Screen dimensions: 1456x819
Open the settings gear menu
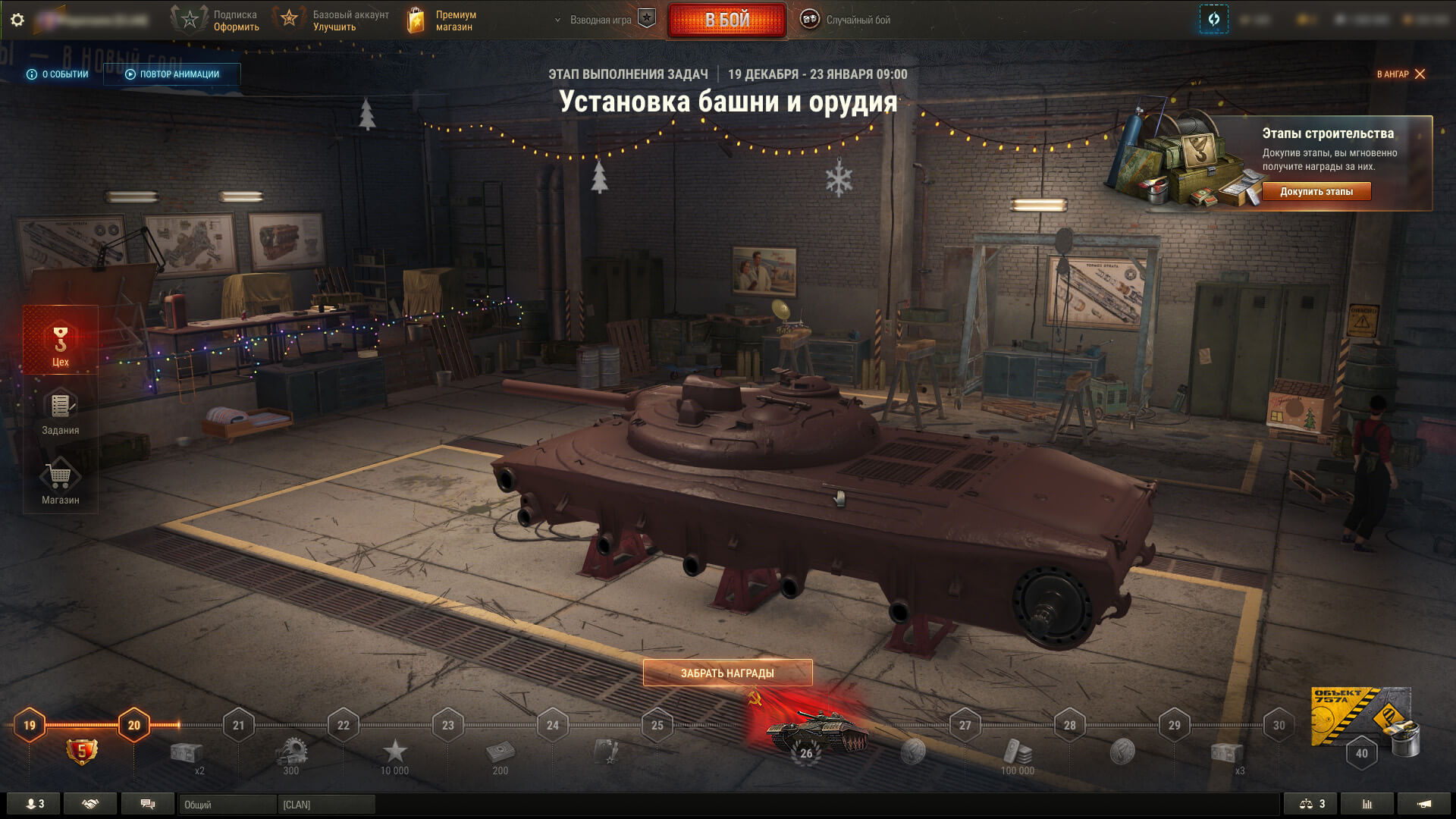coord(17,20)
